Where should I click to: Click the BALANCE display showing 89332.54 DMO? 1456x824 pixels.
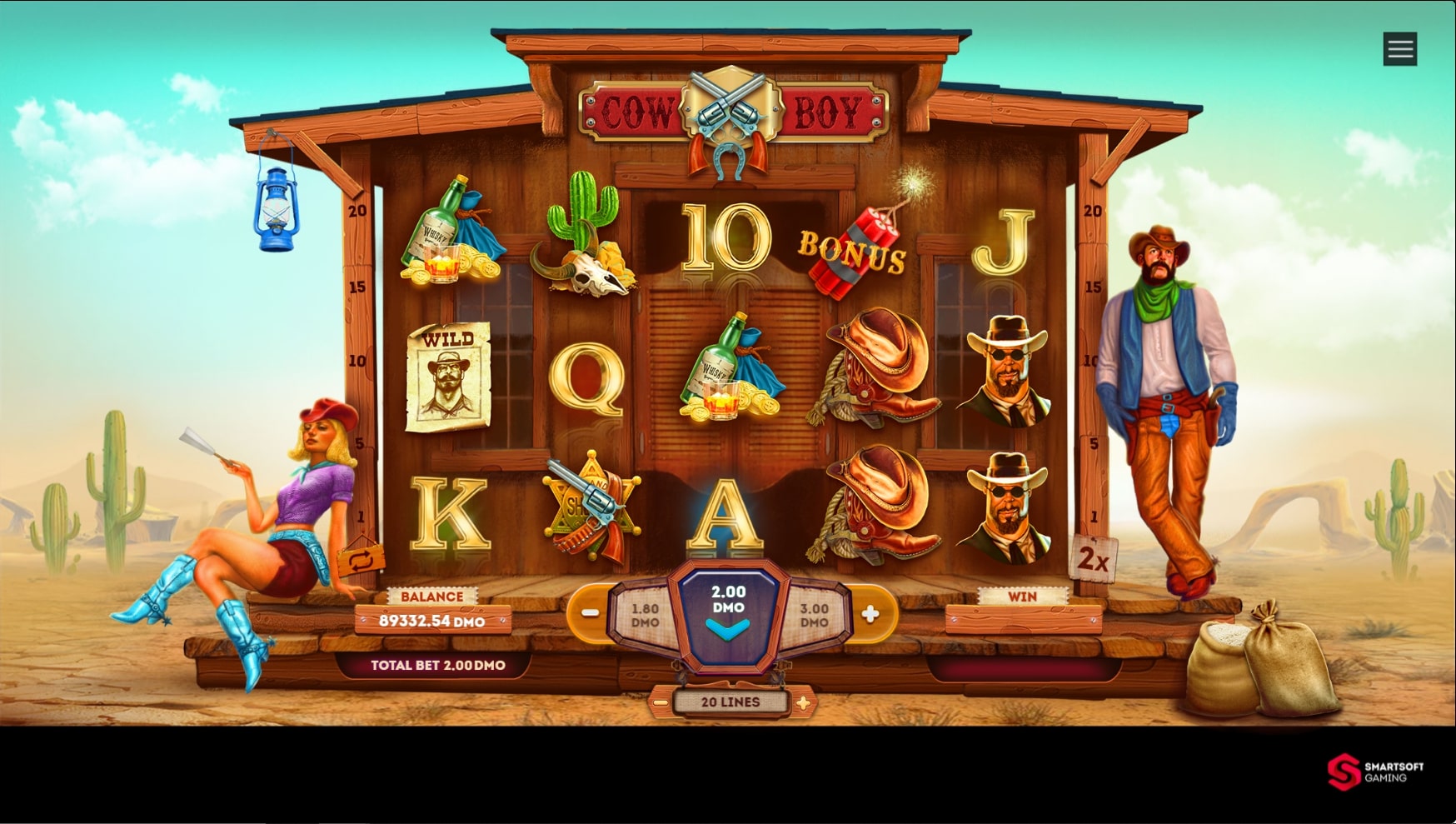433,620
